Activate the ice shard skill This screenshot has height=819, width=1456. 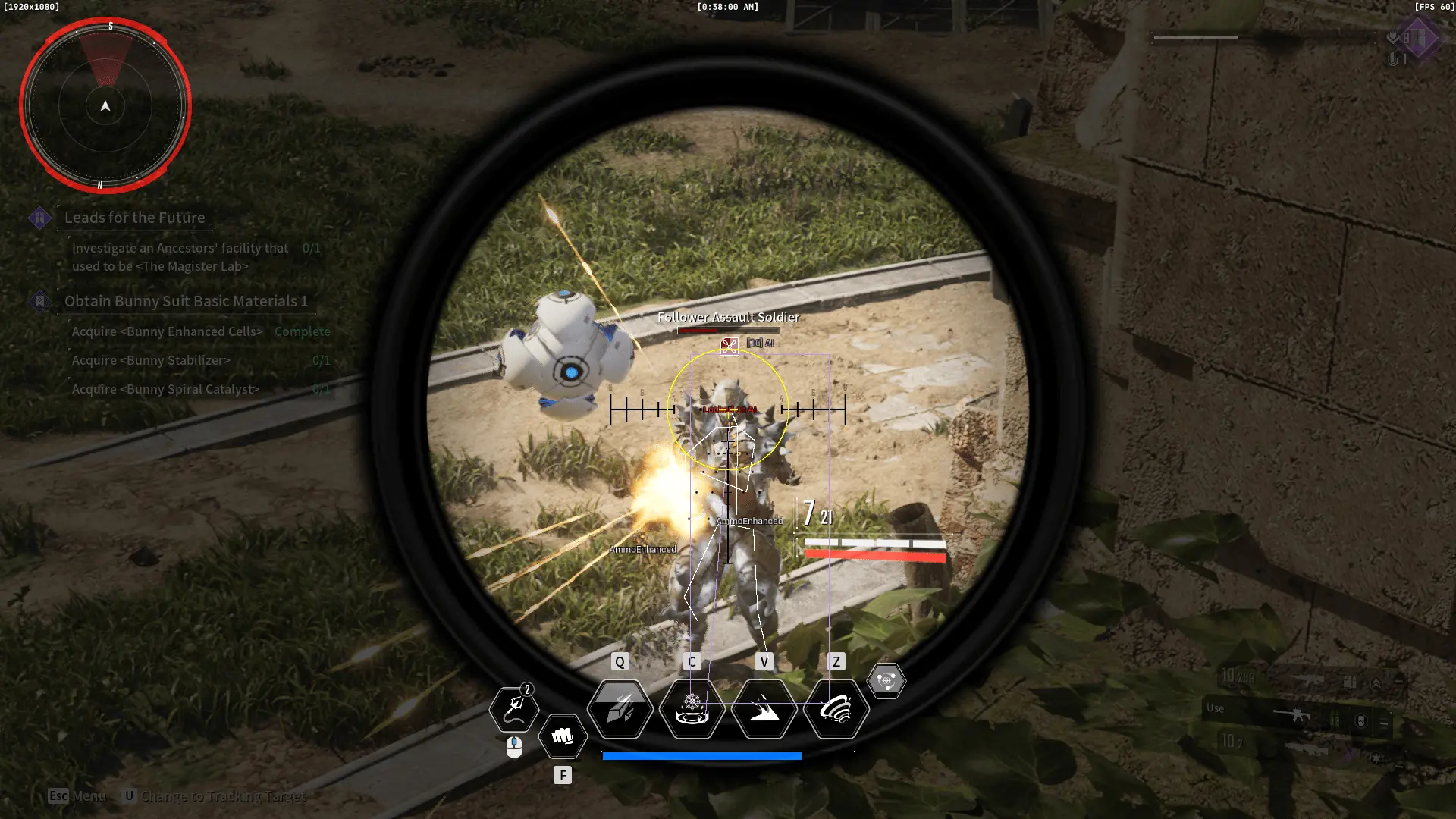click(x=620, y=709)
